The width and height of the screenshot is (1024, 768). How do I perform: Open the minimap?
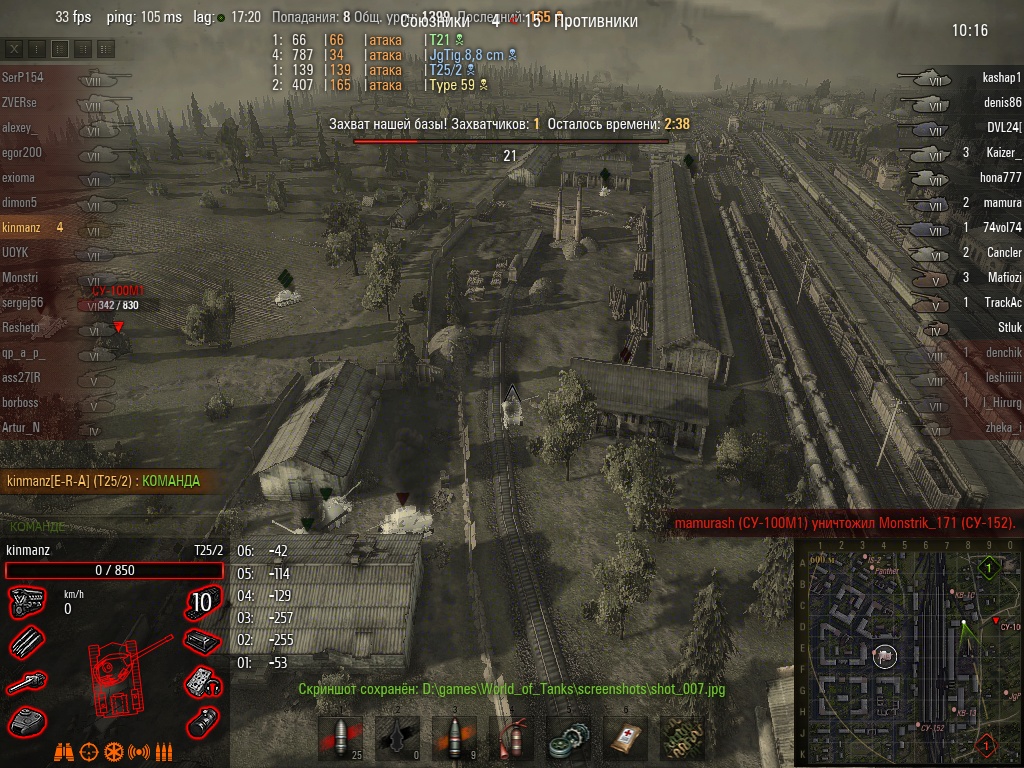[x=908, y=652]
